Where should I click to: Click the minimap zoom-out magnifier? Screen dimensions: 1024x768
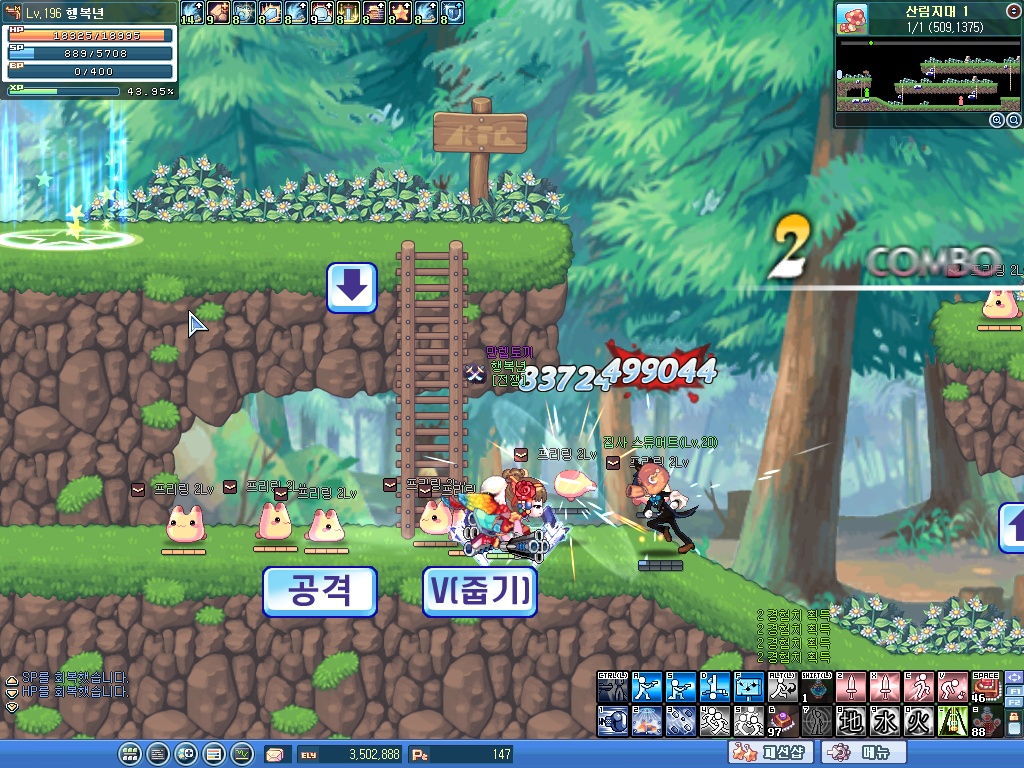[x=1012, y=119]
